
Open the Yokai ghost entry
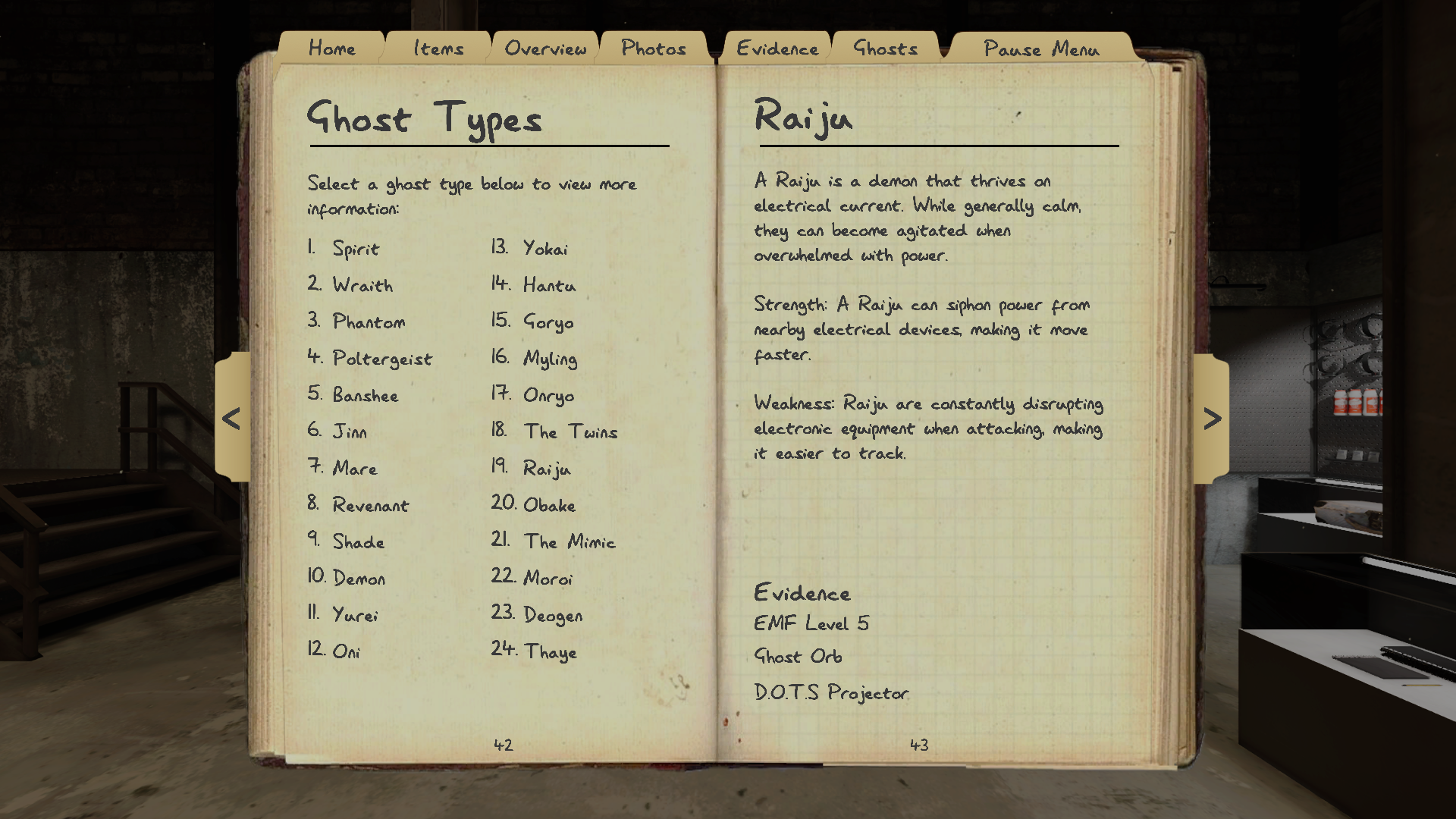544,249
